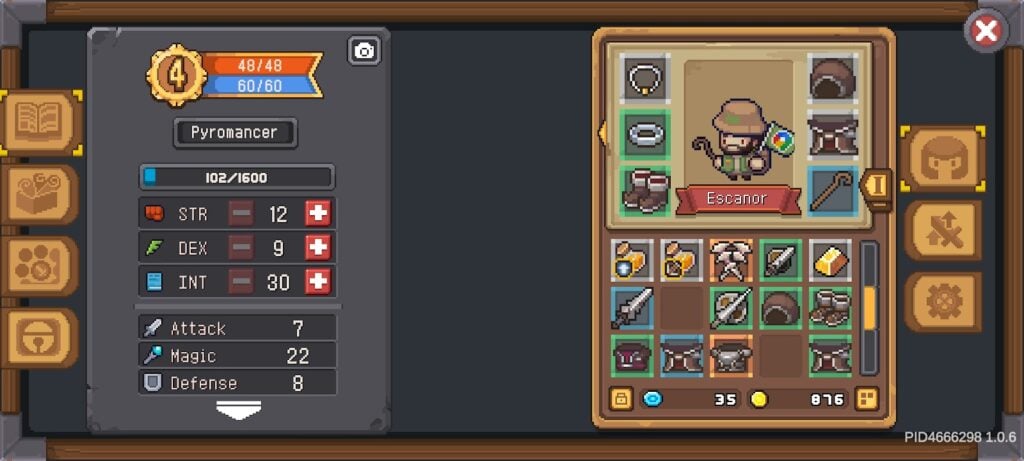This screenshot has height=461, width=1024.
Task: Raise INT using the plus button
Action: (318, 282)
